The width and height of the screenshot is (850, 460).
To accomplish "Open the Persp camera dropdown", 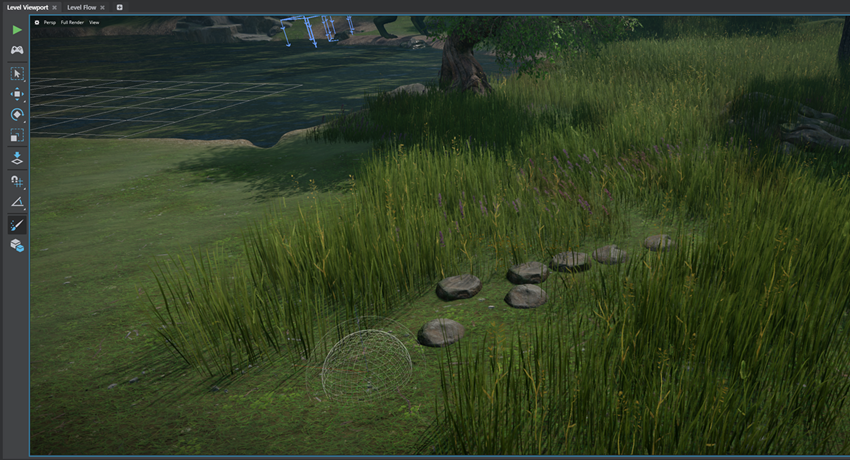I will tap(49, 22).
